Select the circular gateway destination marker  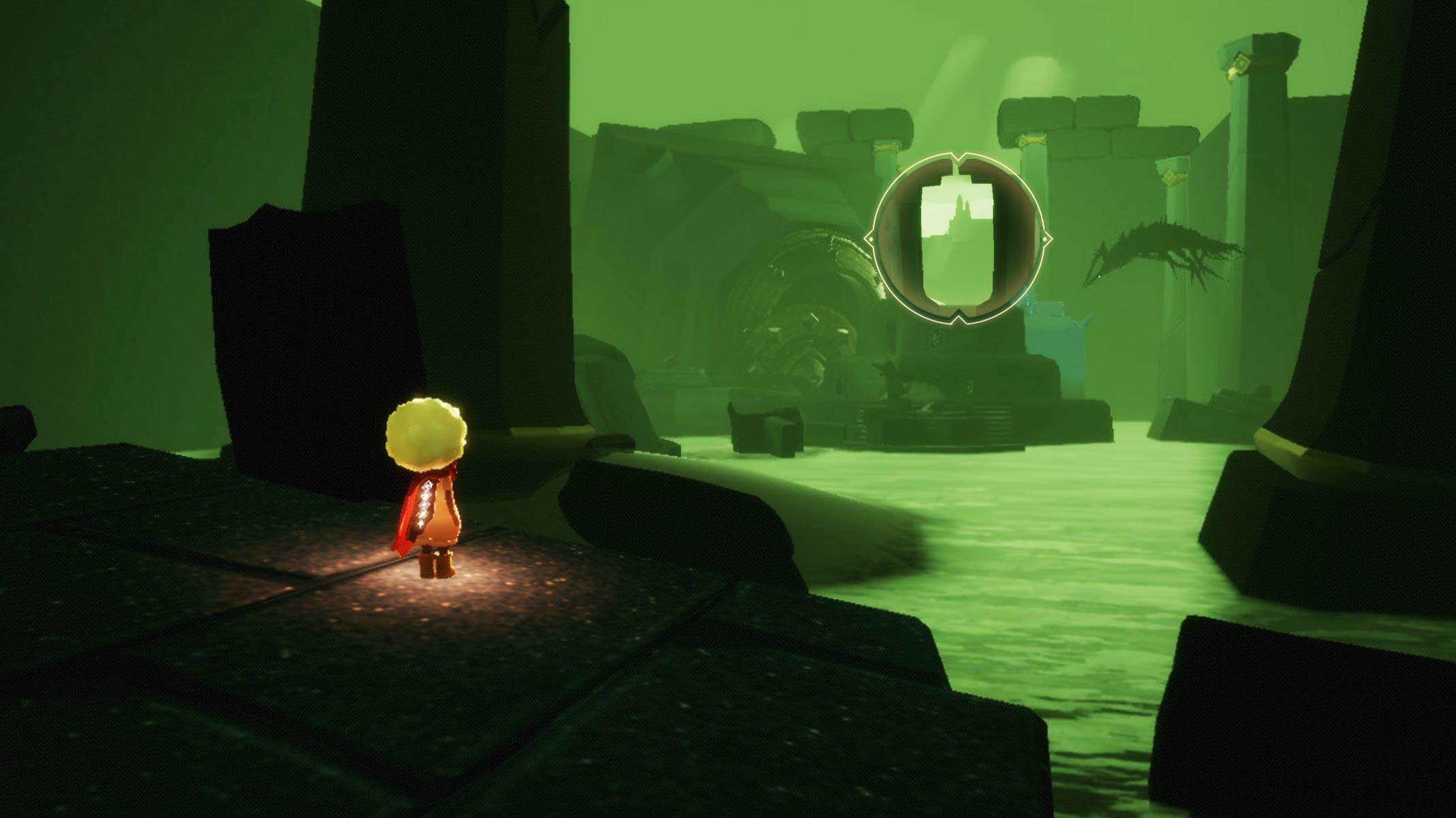(958, 239)
